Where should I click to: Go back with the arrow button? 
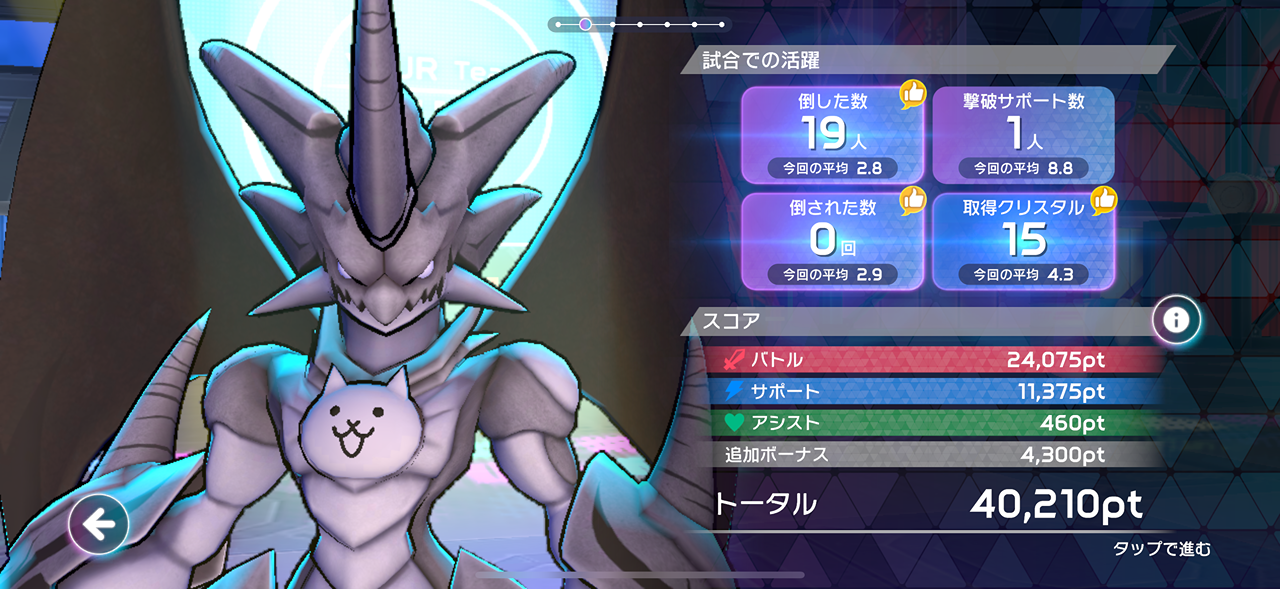[x=98, y=524]
